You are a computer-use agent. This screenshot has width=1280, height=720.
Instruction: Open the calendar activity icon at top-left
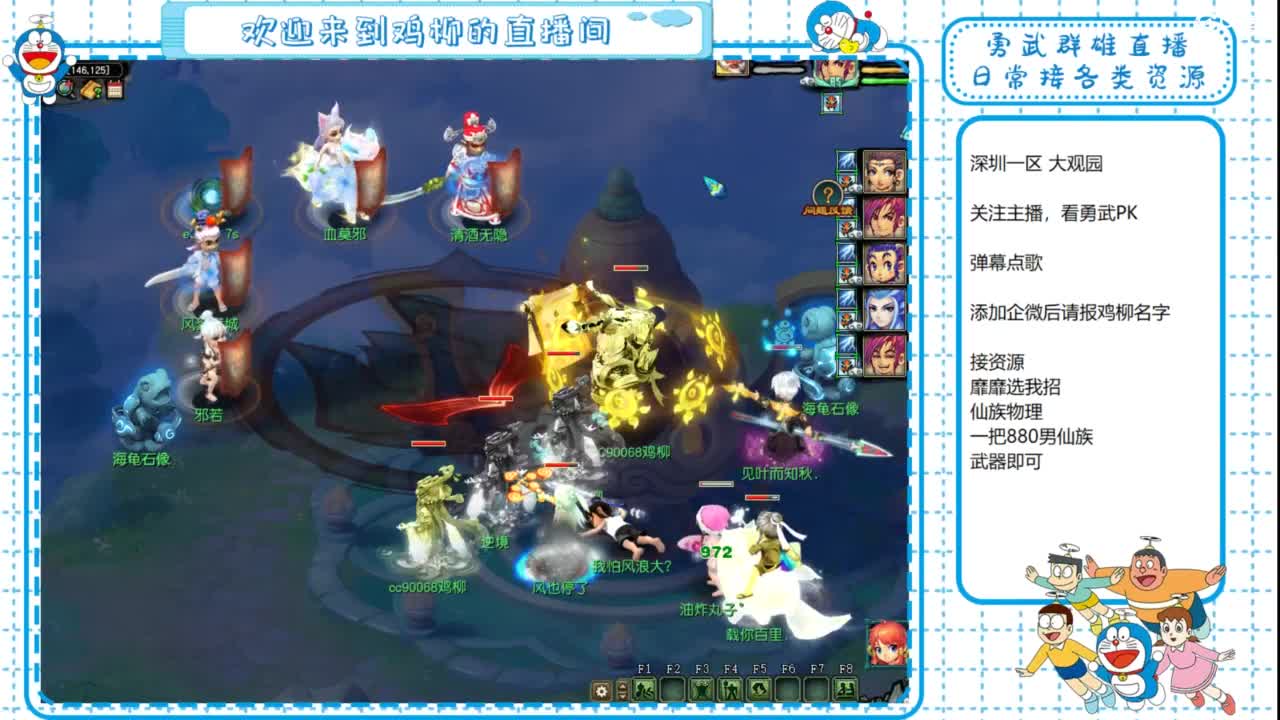click(x=115, y=89)
